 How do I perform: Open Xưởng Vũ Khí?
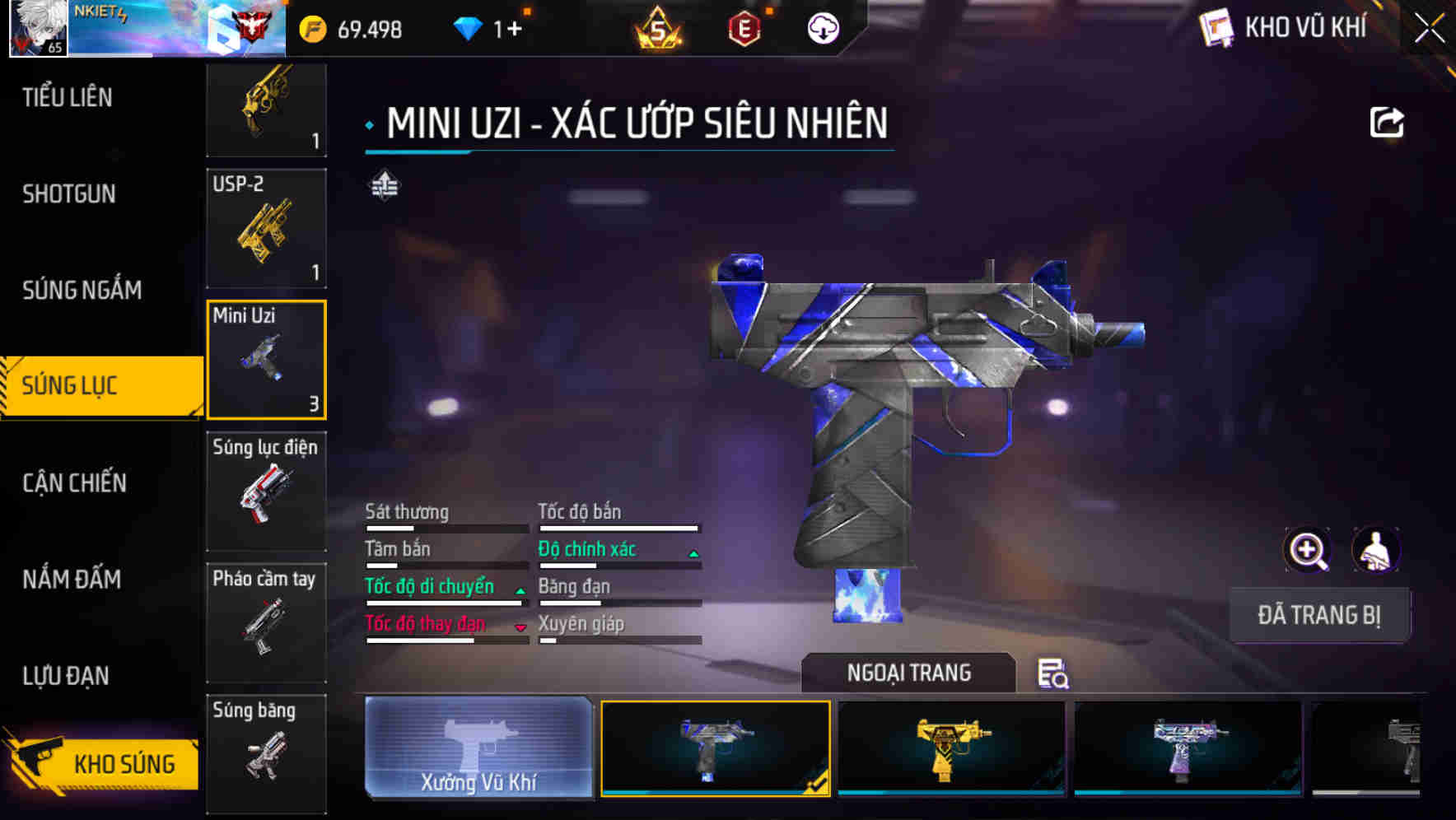tap(478, 751)
